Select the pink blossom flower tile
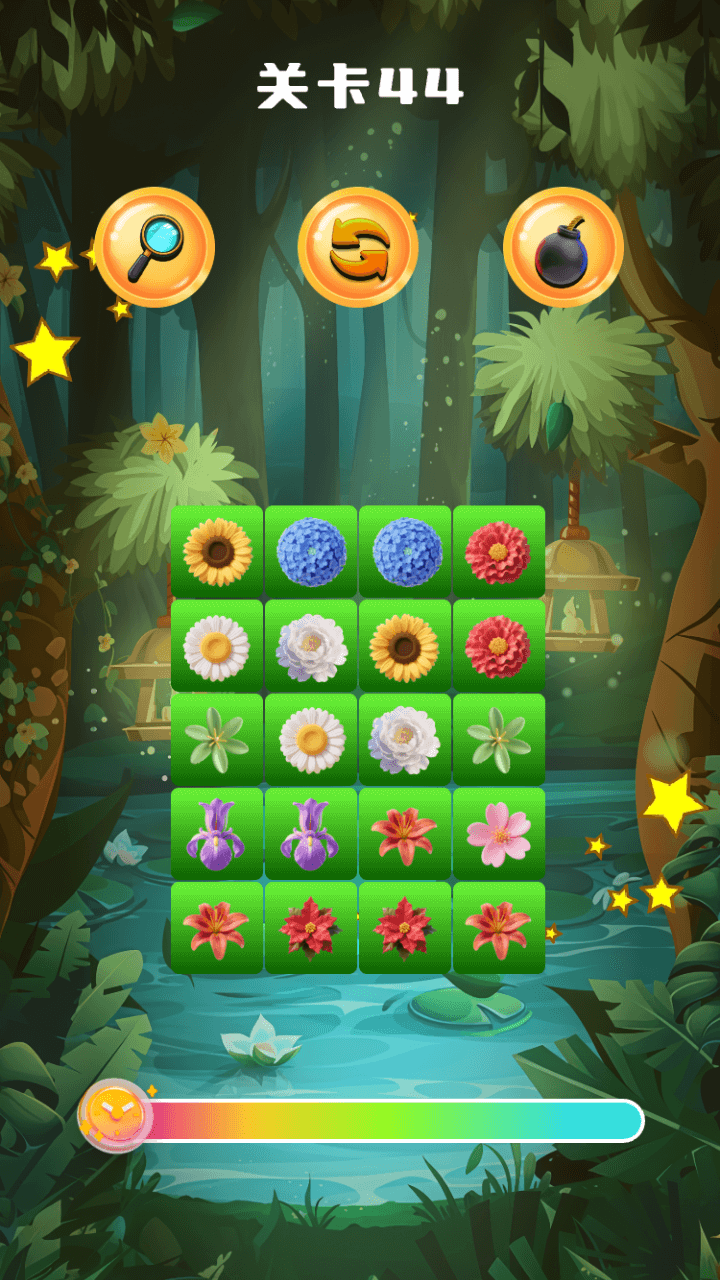Viewport: 720px width, 1280px height. tap(499, 834)
